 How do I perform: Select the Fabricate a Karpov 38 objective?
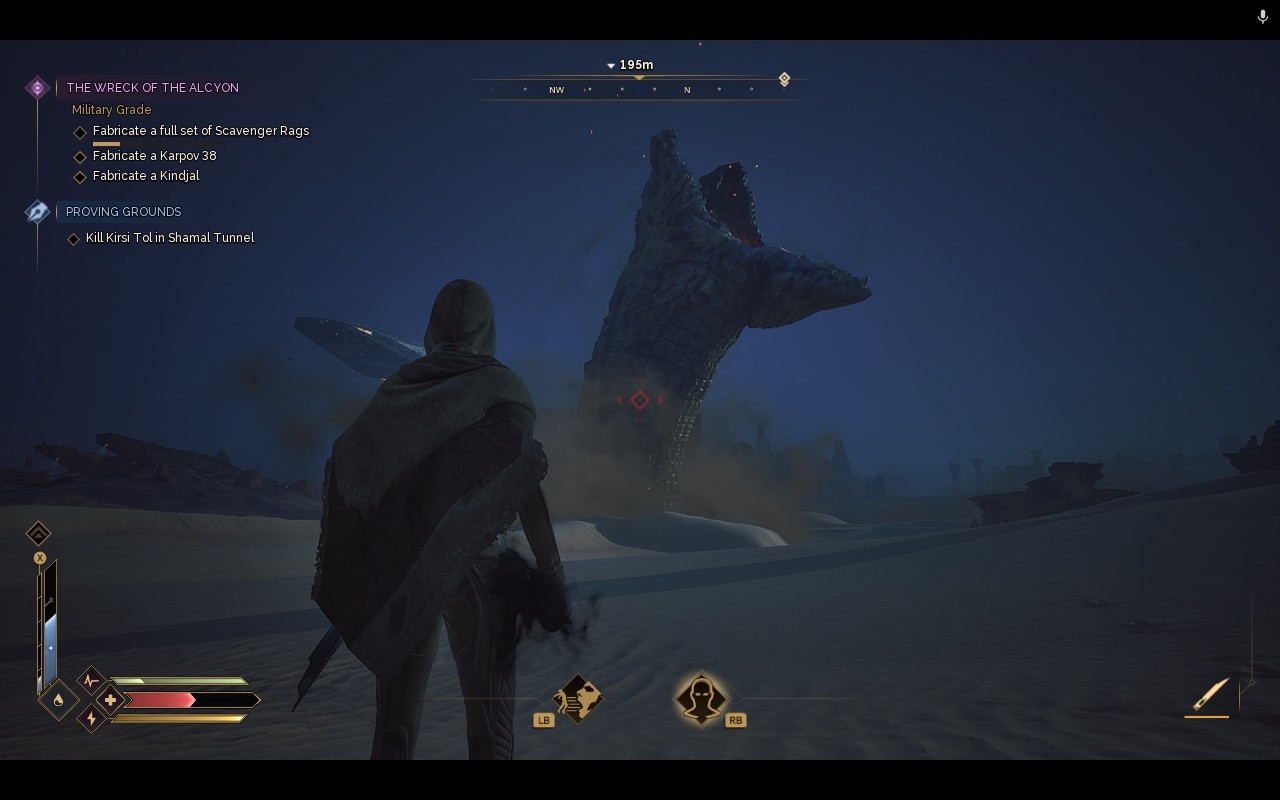[154, 156]
